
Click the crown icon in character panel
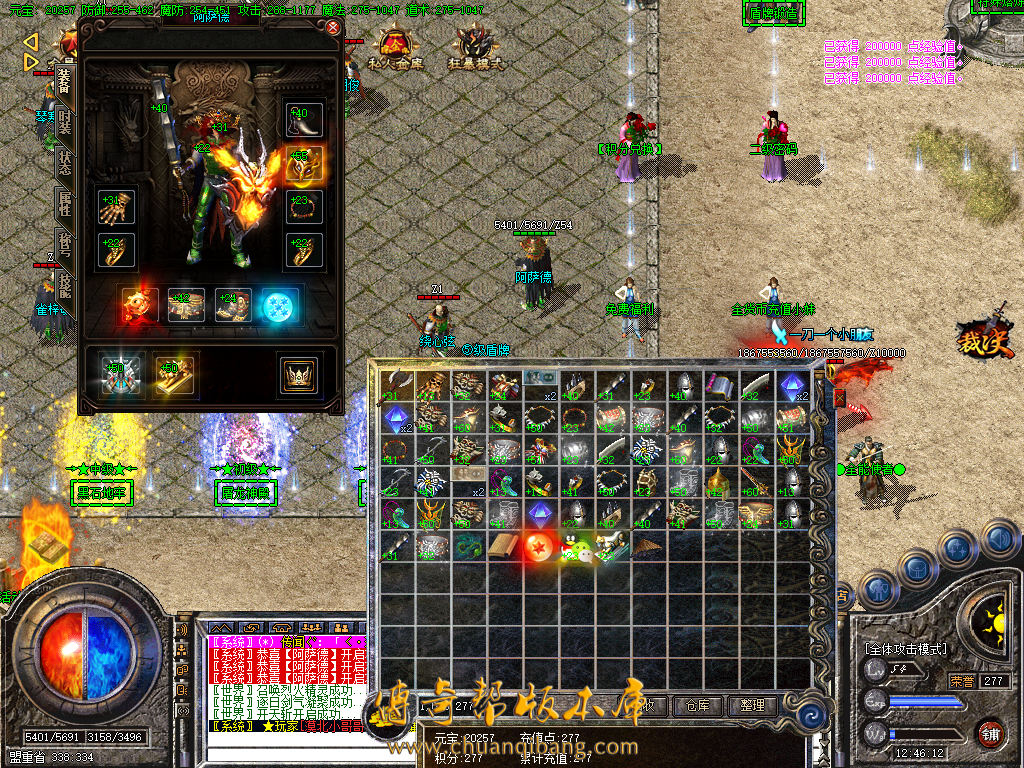pyautogui.click(x=297, y=375)
